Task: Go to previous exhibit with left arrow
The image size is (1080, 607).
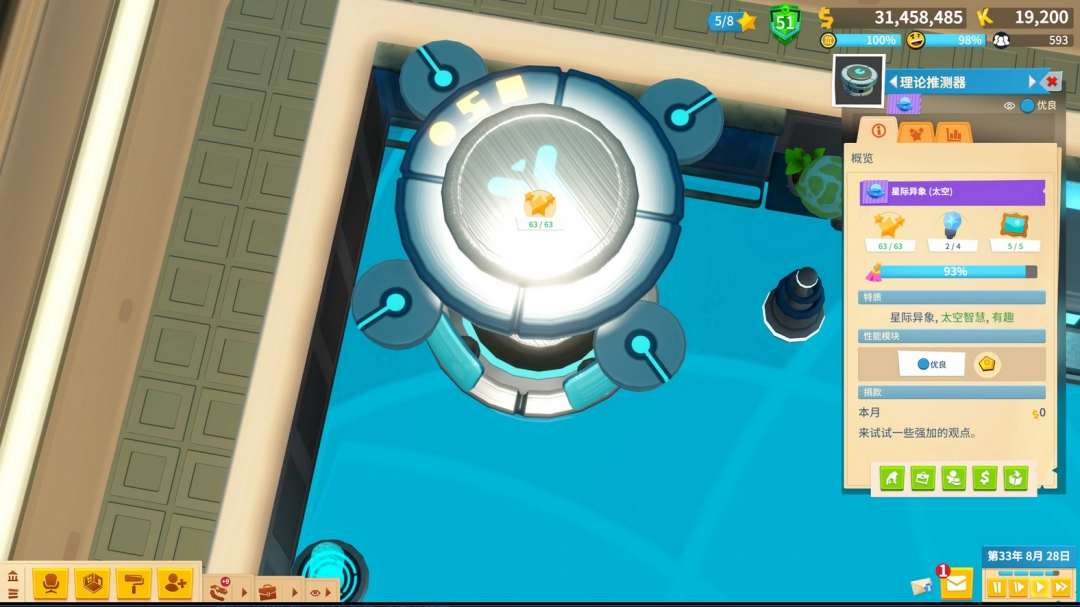Action: coord(893,82)
